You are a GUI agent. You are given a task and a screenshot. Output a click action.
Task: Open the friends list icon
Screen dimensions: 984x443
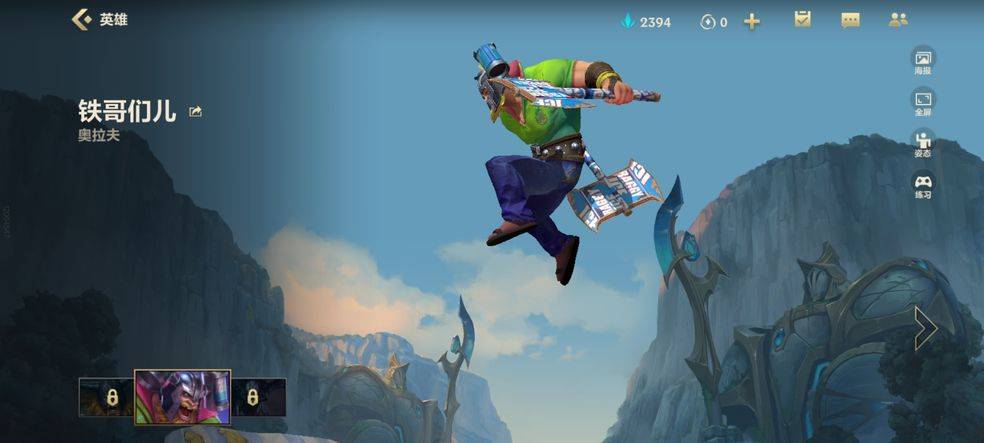(898, 20)
